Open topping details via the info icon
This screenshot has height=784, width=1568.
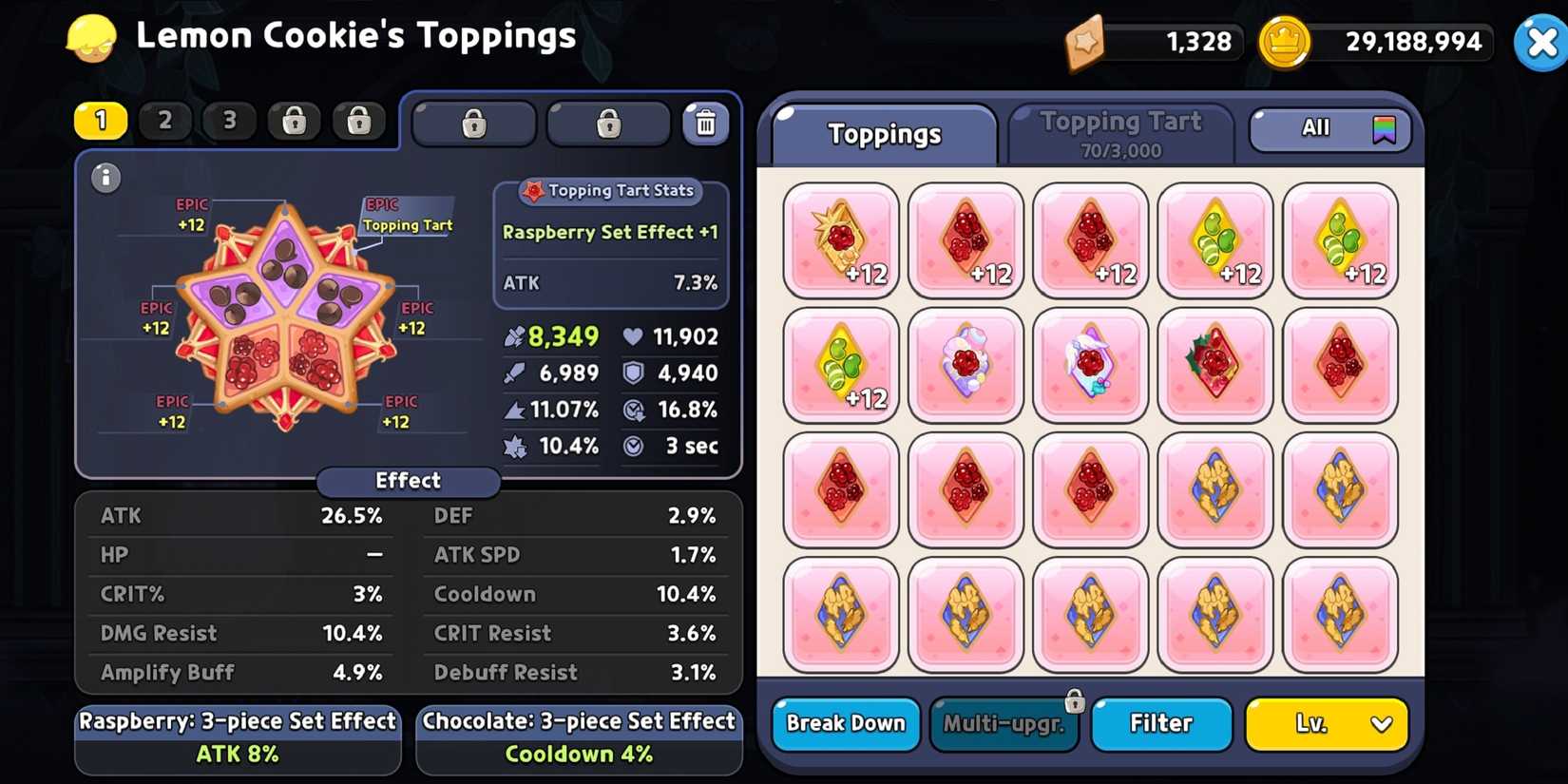click(x=105, y=178)
